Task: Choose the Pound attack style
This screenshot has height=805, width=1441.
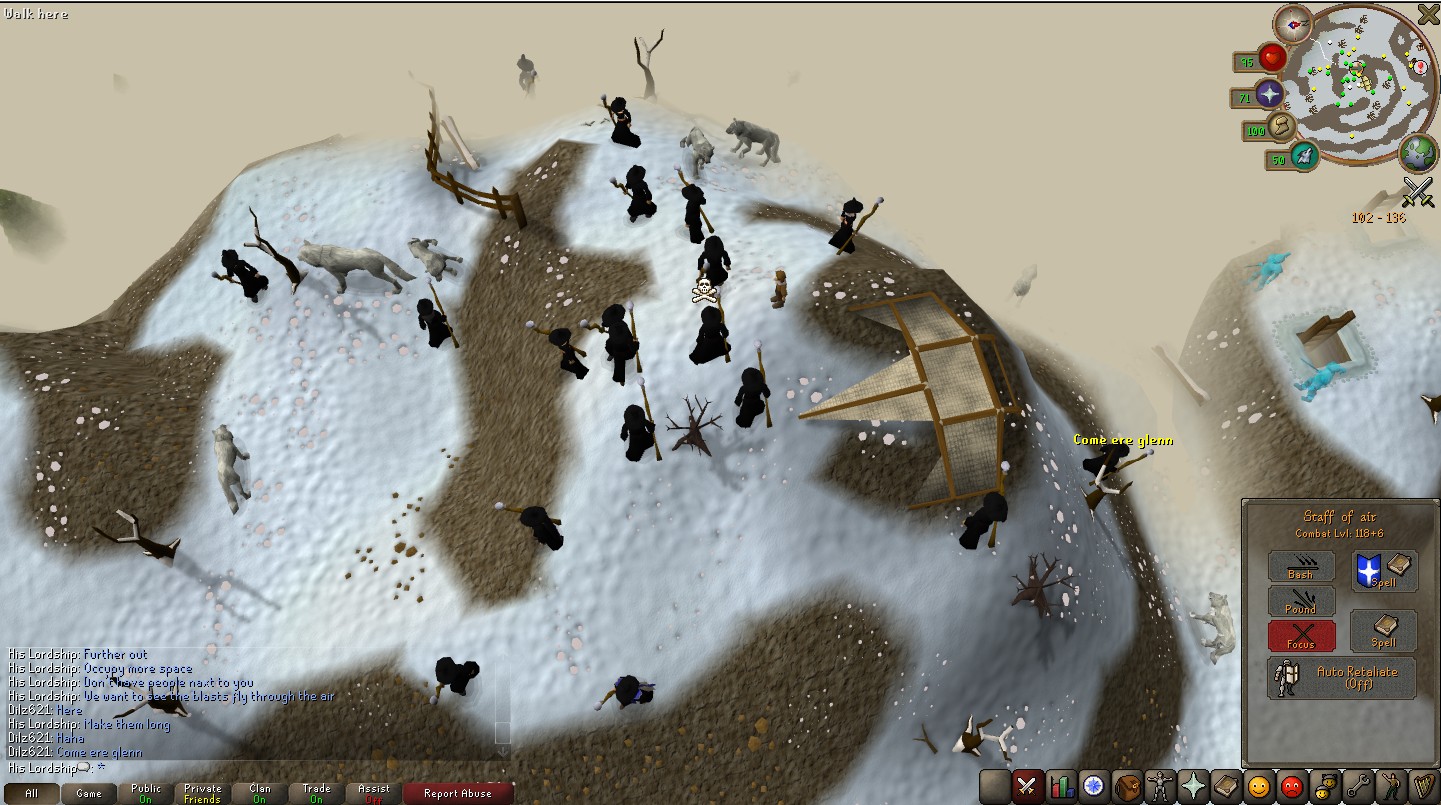Action: coord(1300,601)
